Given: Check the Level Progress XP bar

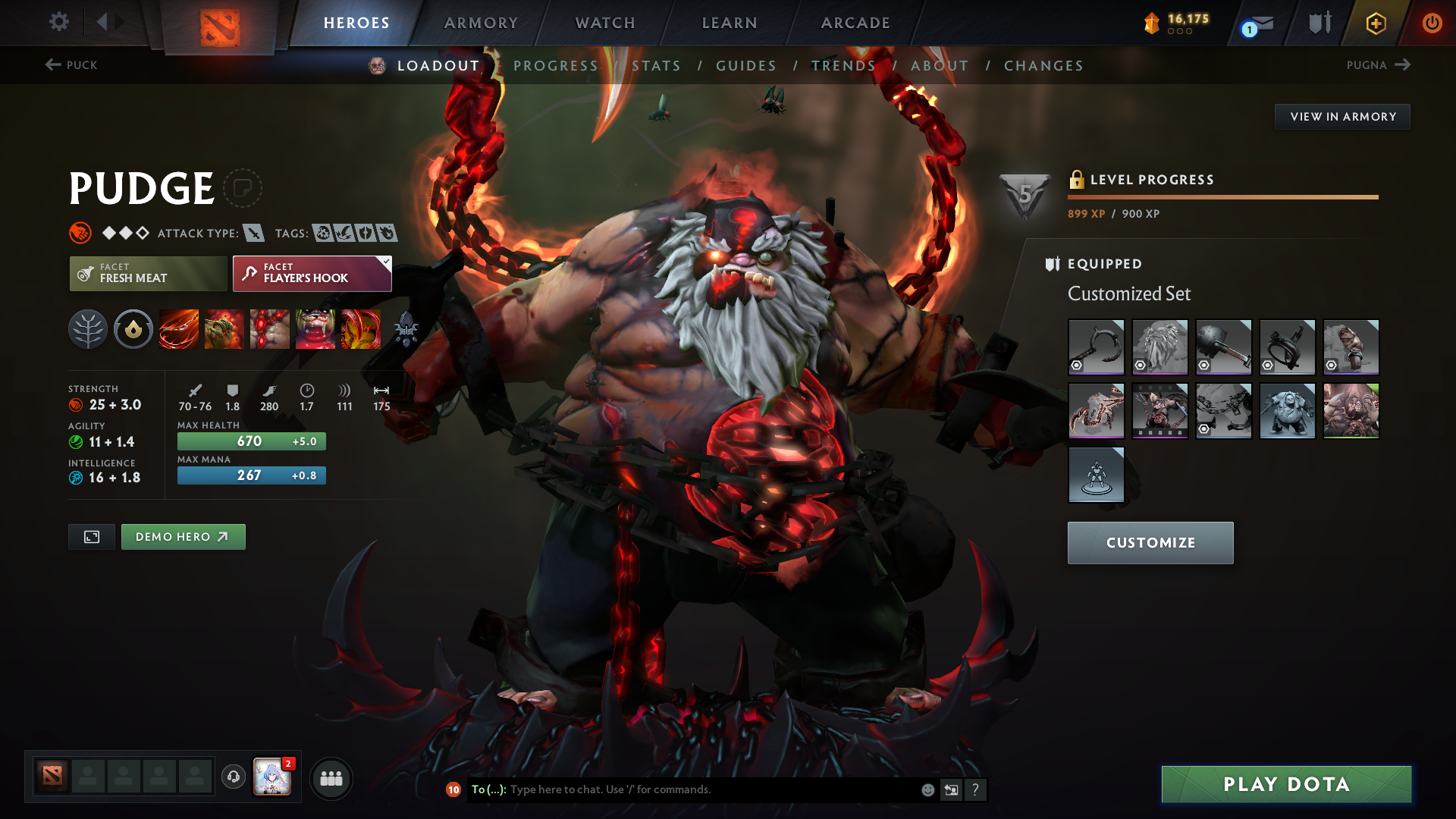Looking at the screenshot, I should tap(1222, 196).
